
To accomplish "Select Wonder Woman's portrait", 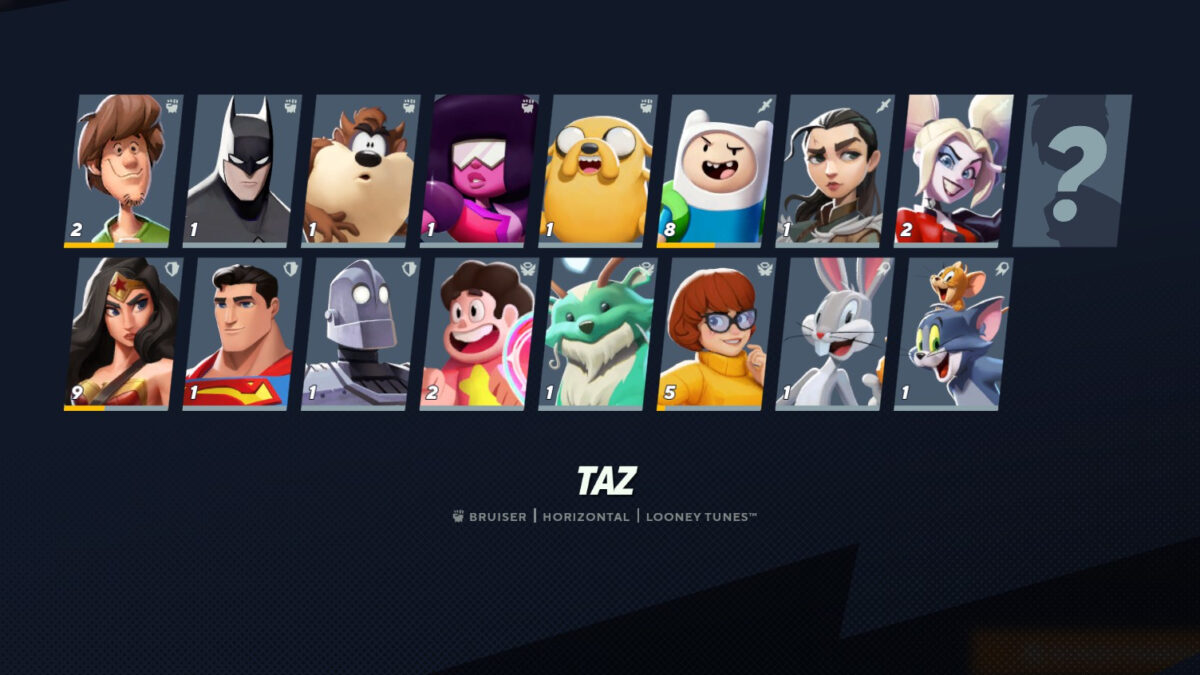I will pyautogui.click(x=123, y=333).
